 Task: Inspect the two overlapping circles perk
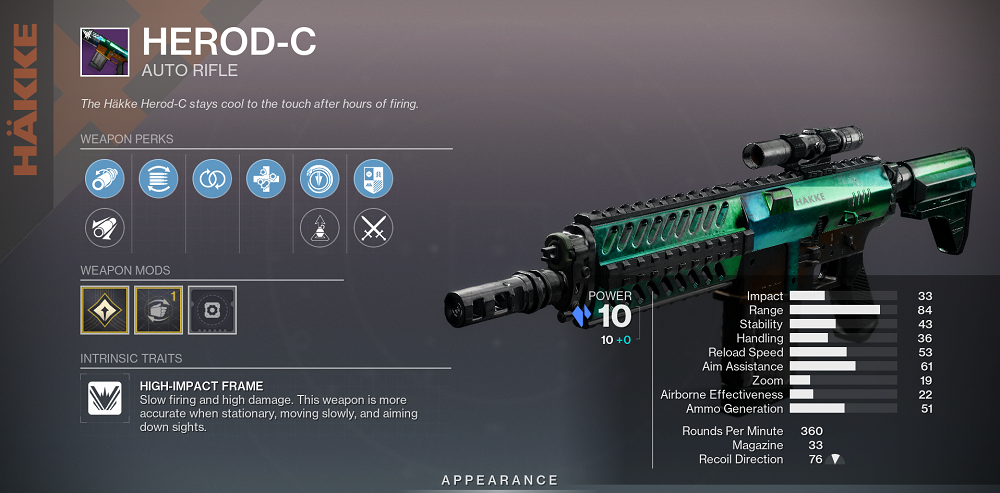(212, 179)
